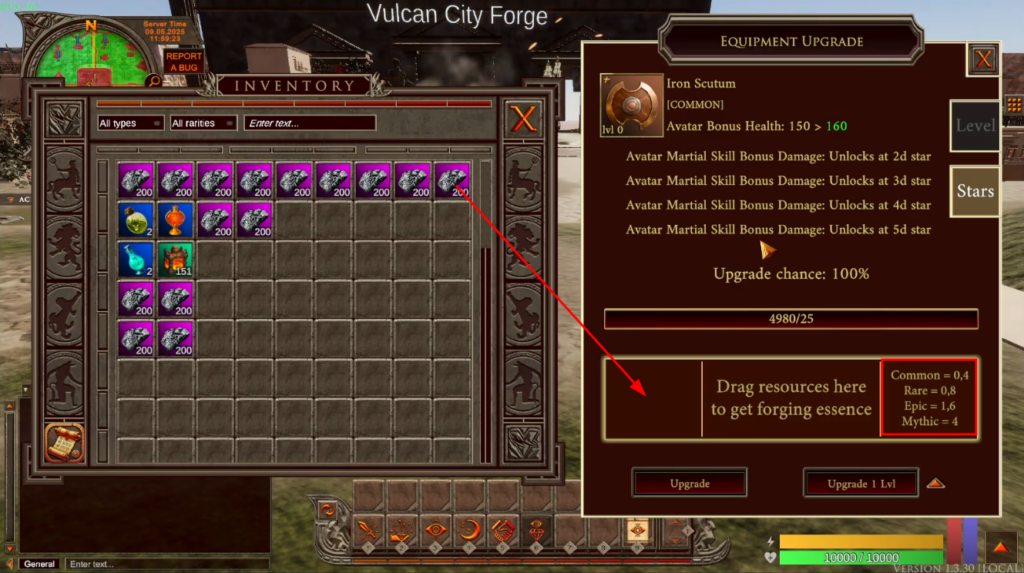The width and height of the screenshot is (1024, 573).
Task: Expand the upgrade level arrow selector
Action: tap(935, 483)
